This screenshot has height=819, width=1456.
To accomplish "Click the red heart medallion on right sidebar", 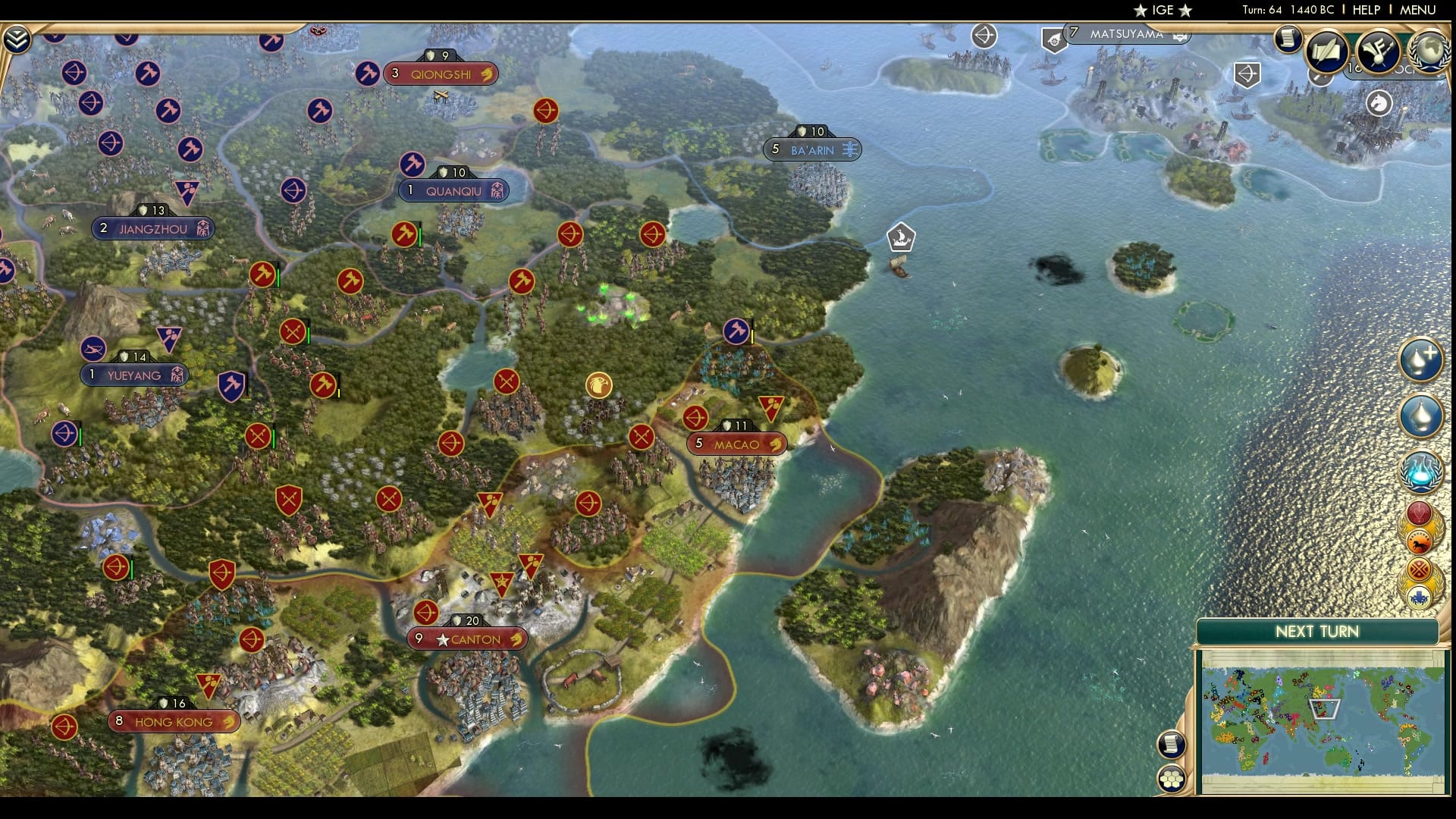I will [1419, 511].
